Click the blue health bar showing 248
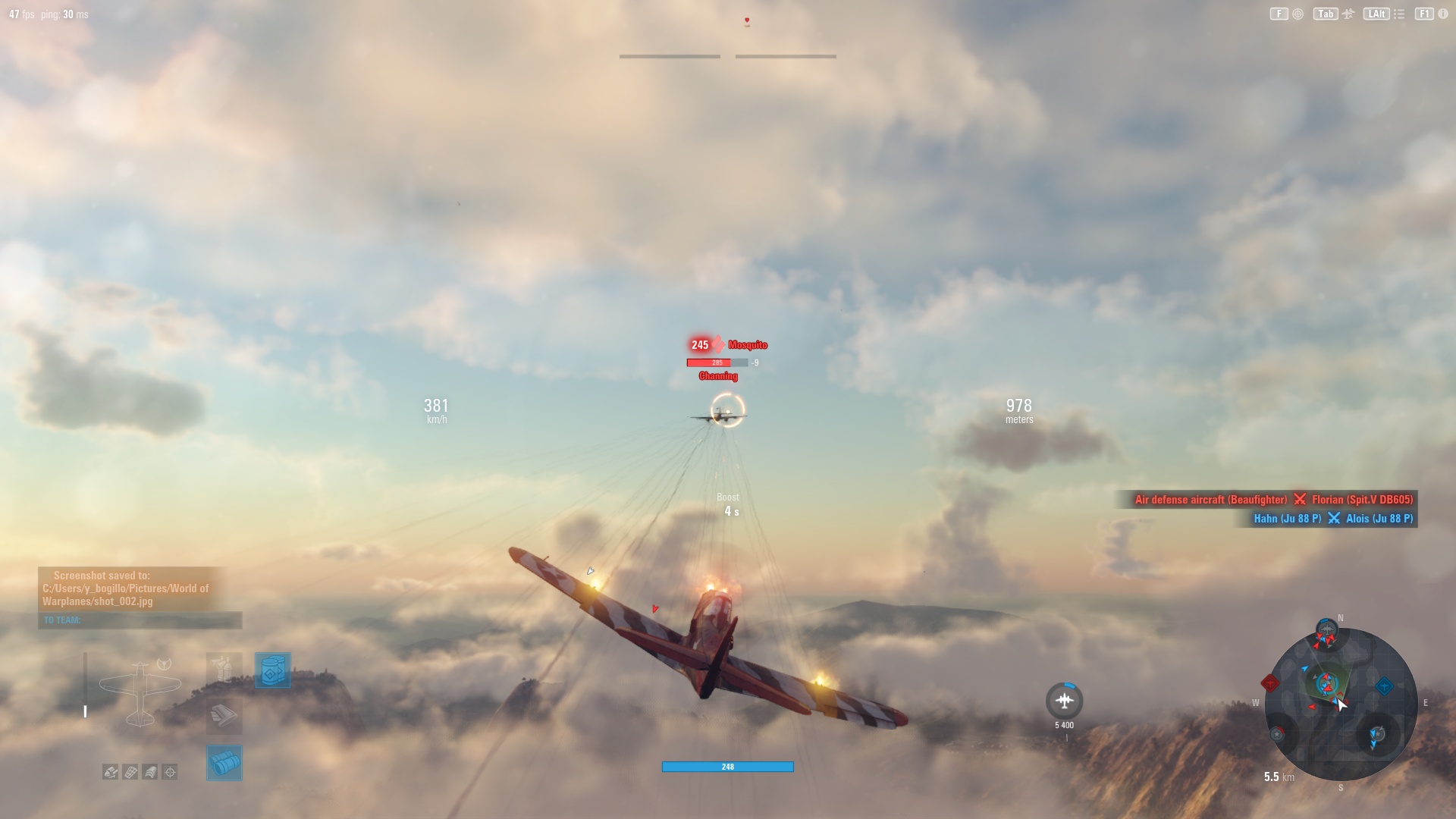 coord(727,767)
